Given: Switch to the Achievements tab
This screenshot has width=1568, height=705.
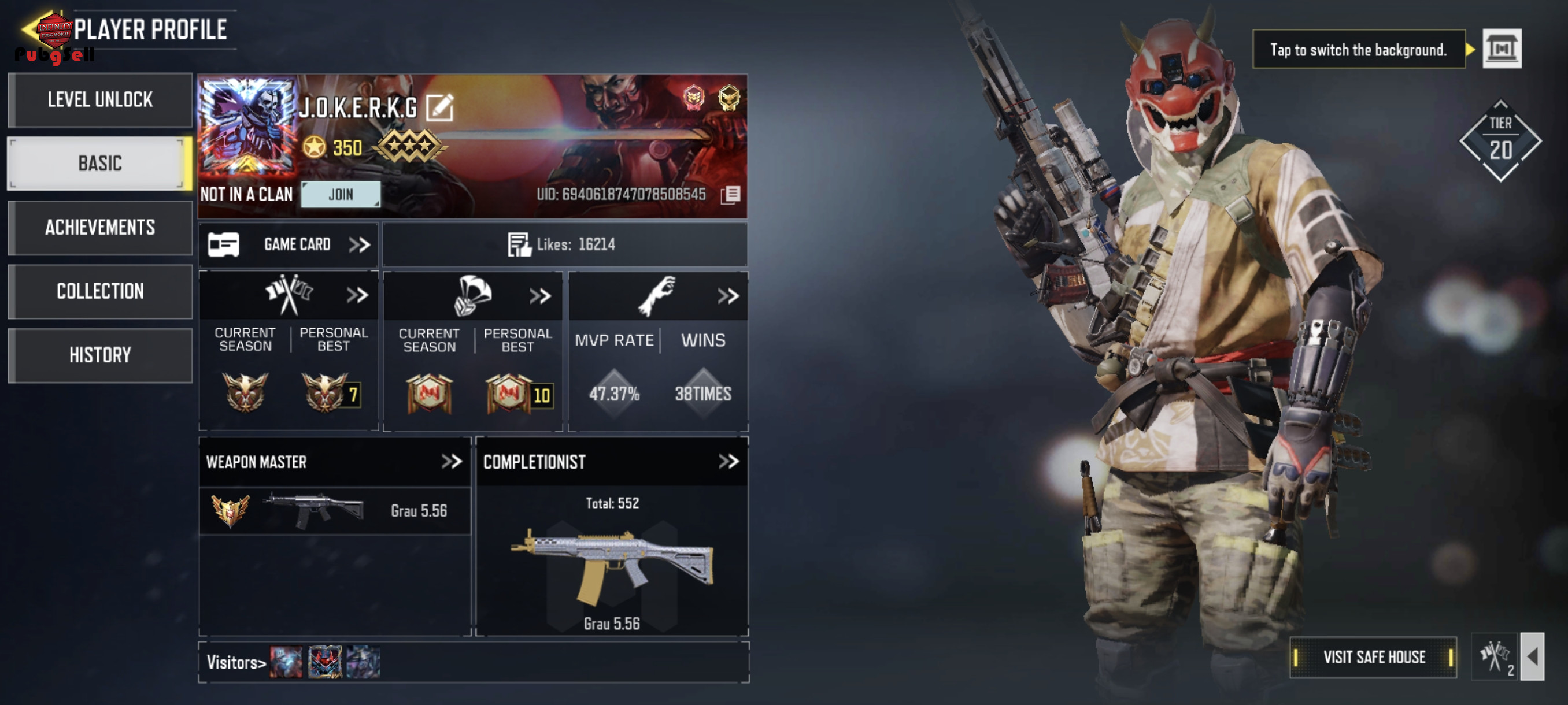Looking at the screenshot, I should [100, 228].
